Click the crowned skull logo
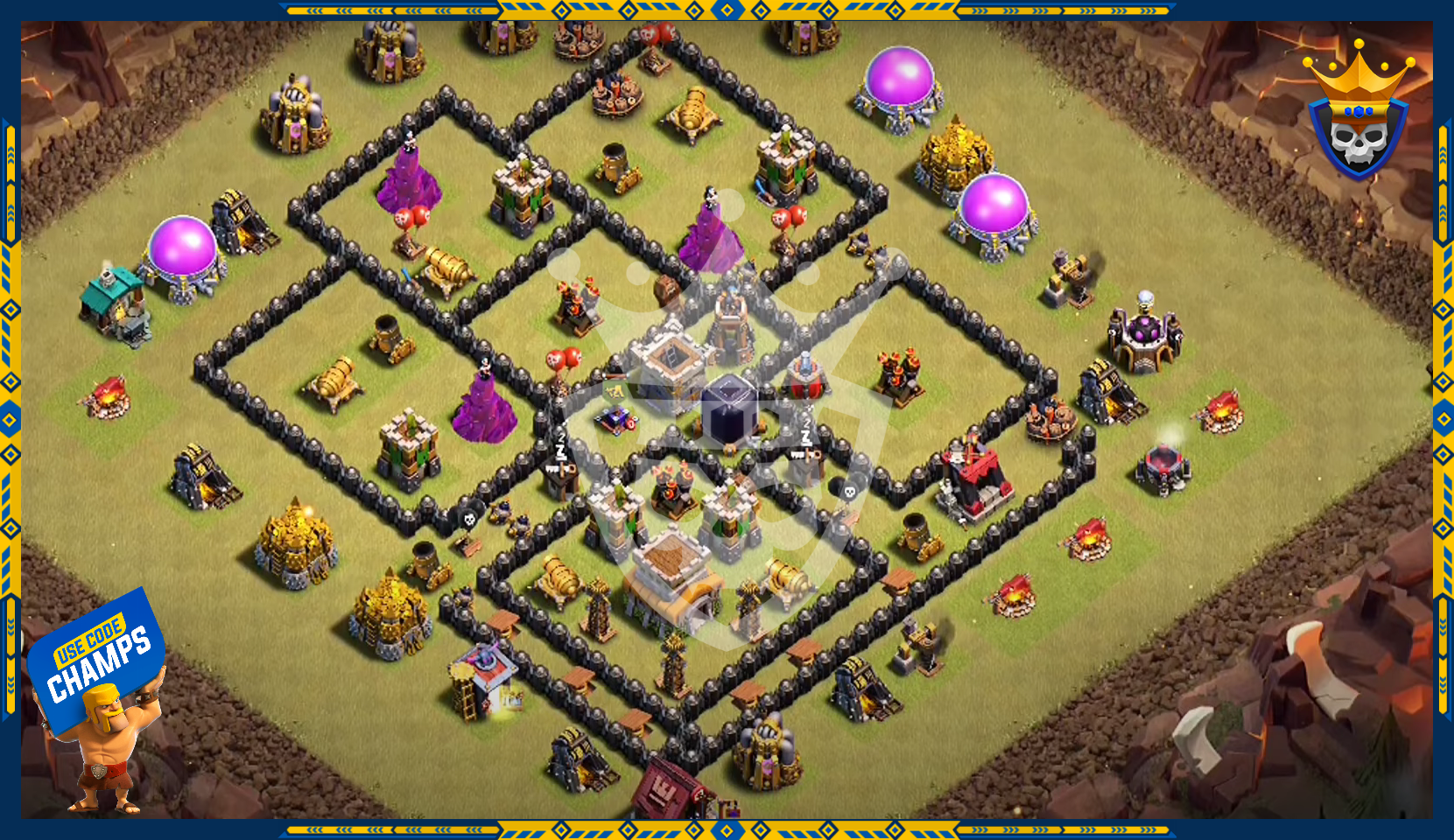1454x840 pixels. (1358, 114)
